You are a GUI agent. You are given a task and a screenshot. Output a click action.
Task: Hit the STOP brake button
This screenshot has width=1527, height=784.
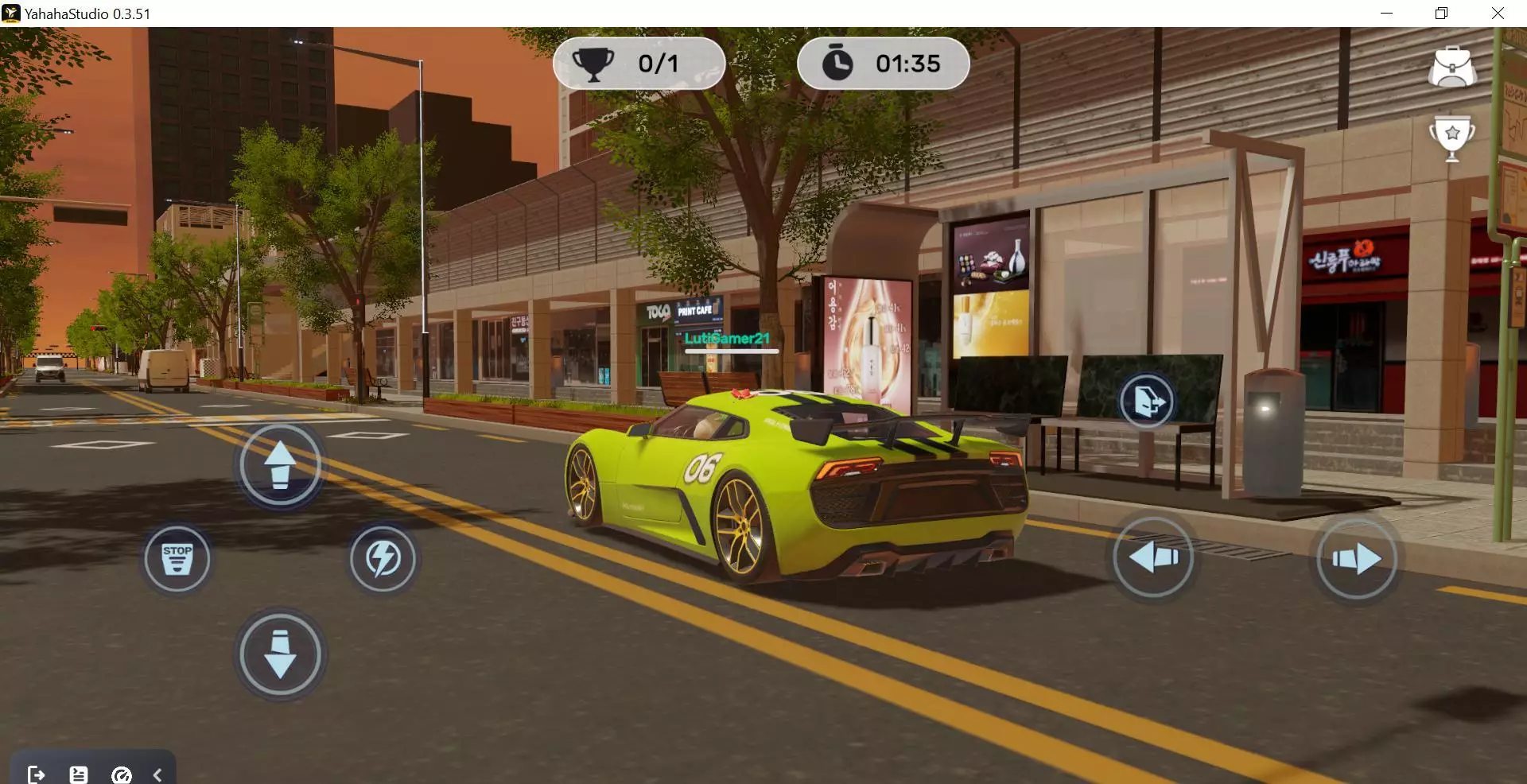pyautogui.click(x=177, y=559)
